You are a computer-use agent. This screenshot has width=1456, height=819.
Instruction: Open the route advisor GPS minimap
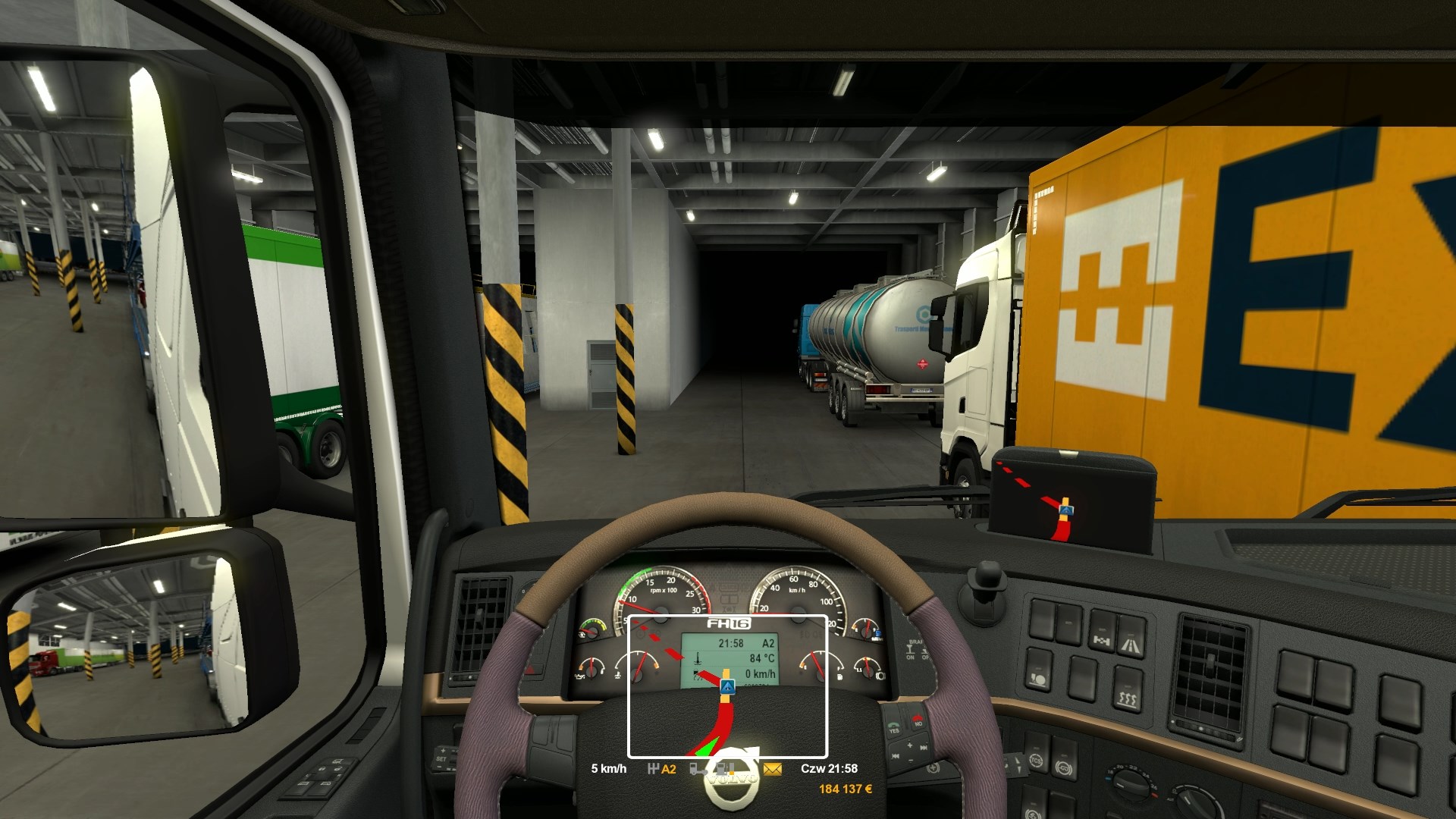[x=727, y=686]
